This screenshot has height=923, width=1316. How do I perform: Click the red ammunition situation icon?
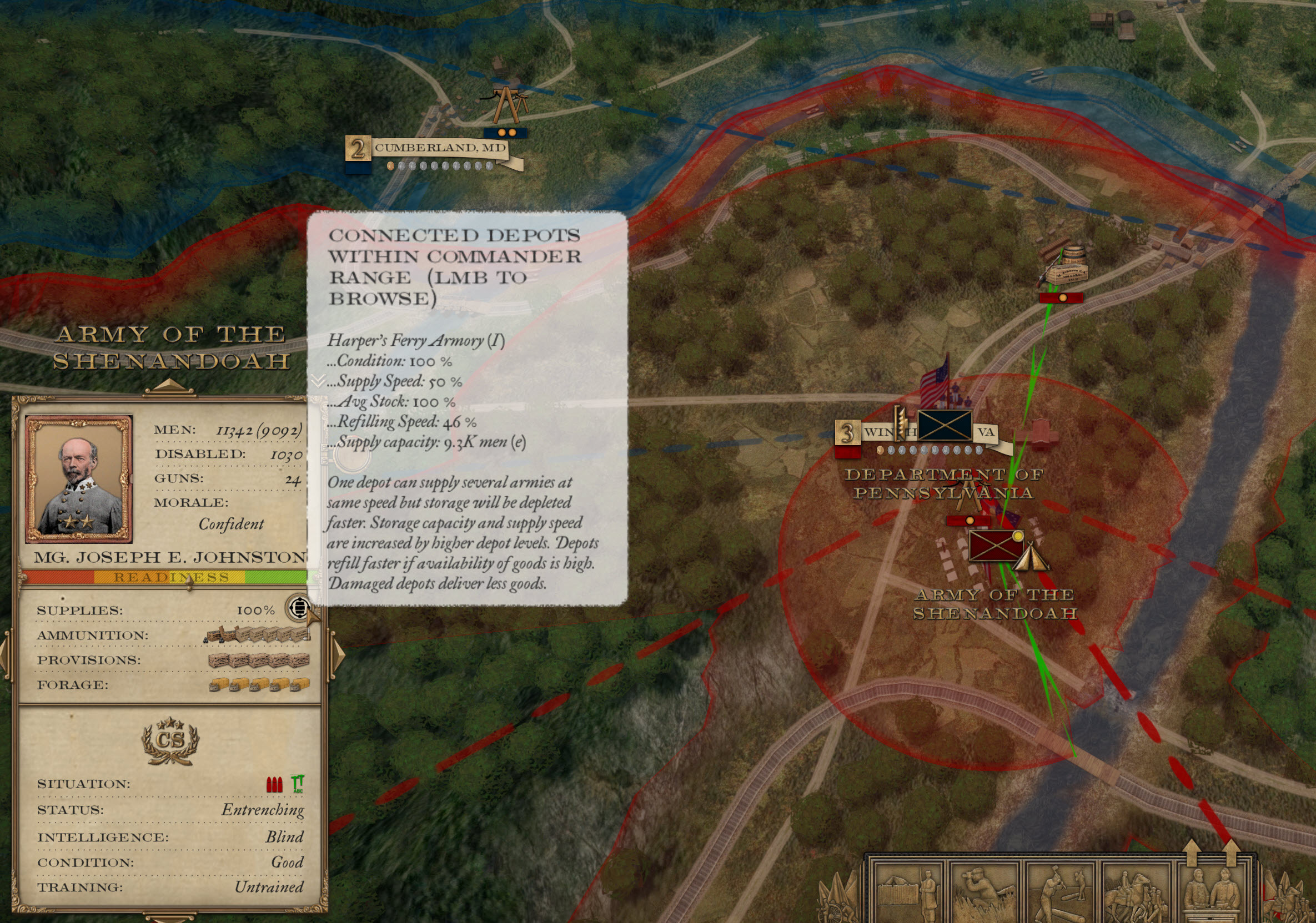point(274,784)
